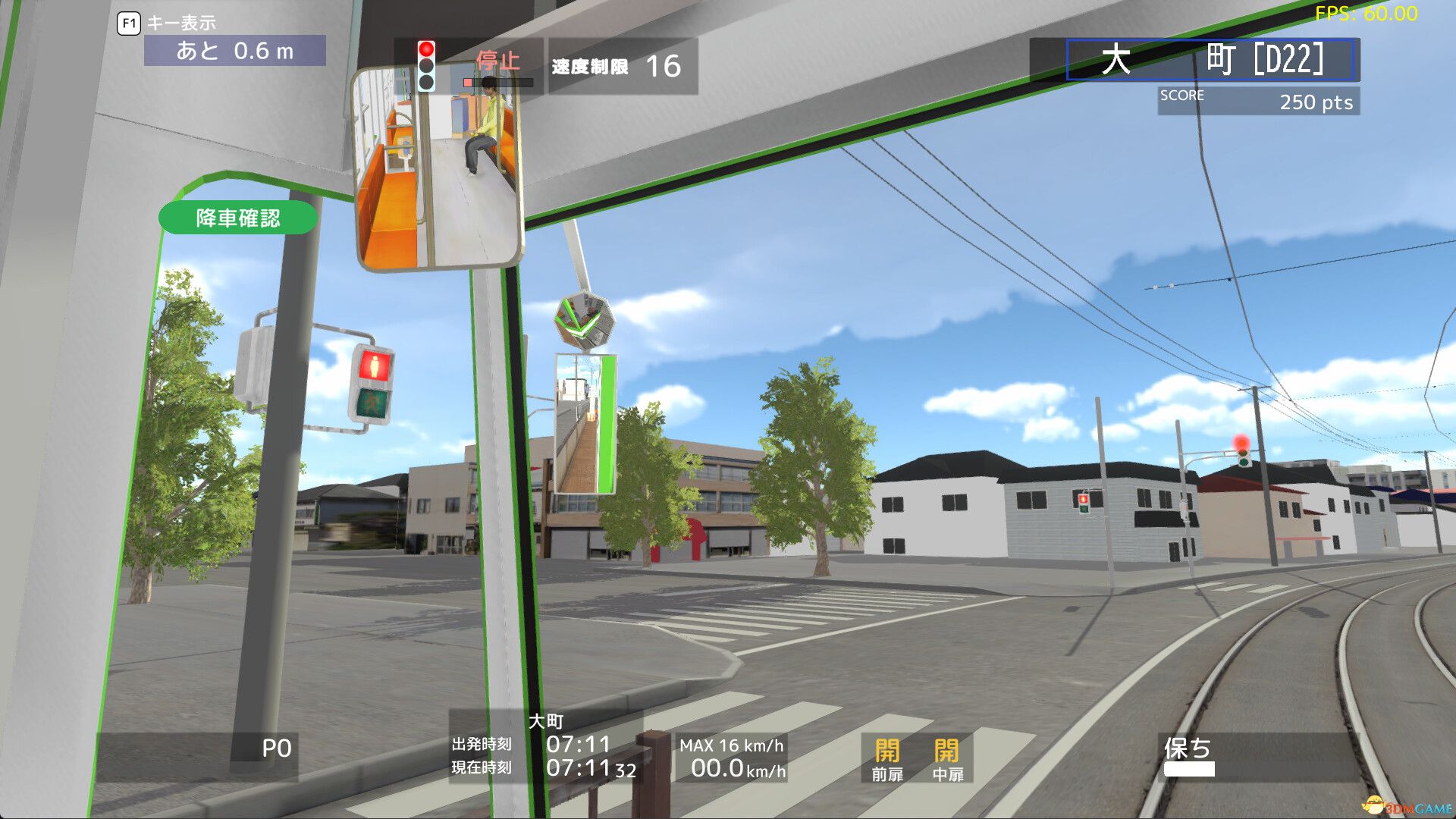Viewport: 1456px width, 819px height.
Task: Click the red traffic light in the HUD
Action: [x=426, y=49]
